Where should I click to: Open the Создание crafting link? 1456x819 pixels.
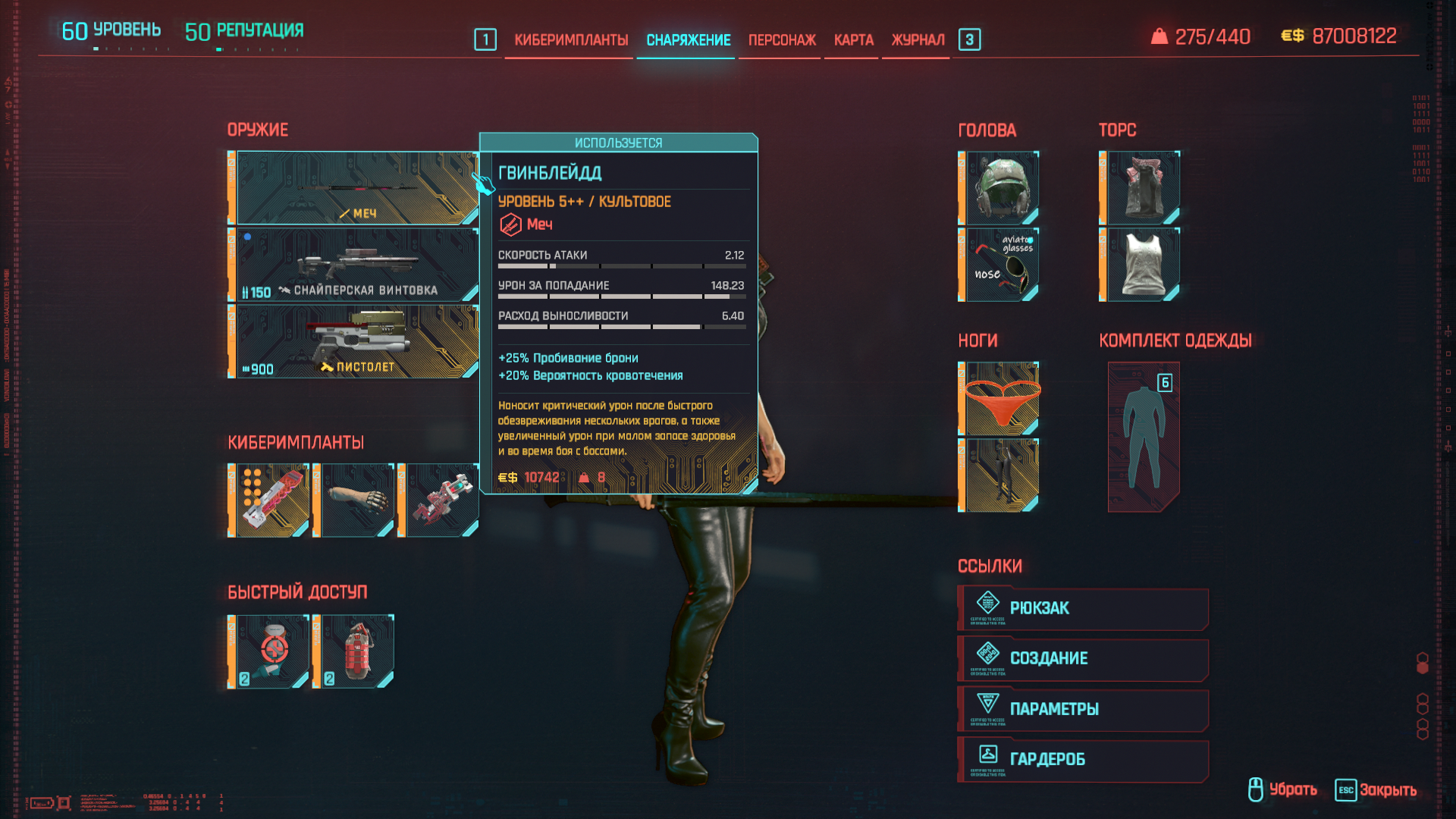pos(1083,658)
